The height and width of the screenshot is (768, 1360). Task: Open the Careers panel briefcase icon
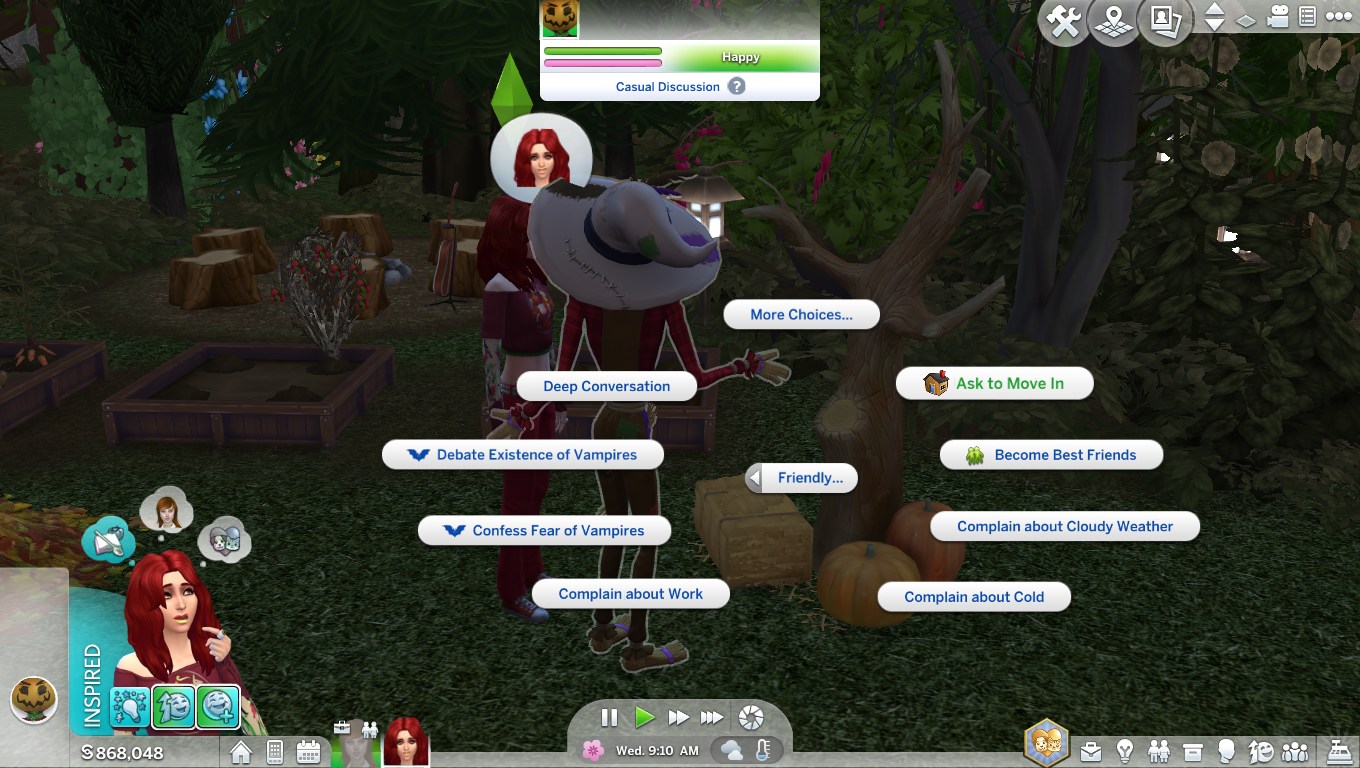point(1090,750)
